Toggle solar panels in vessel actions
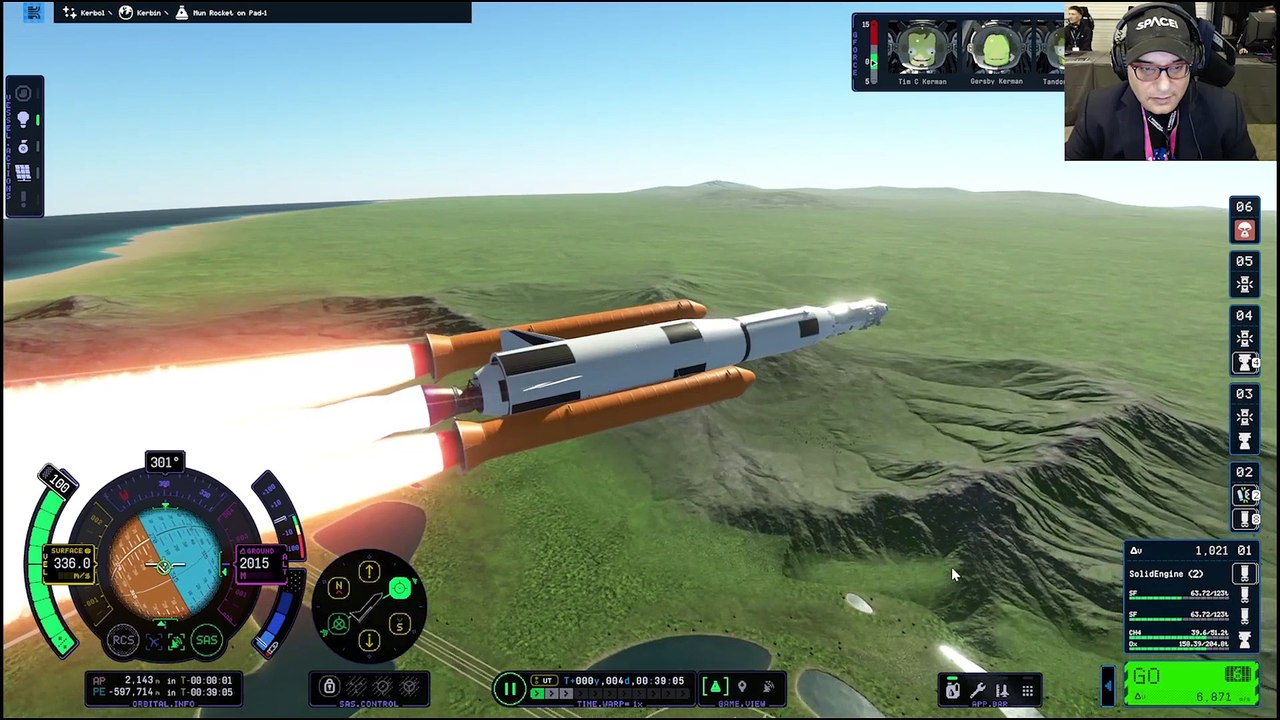Viewport: 1280px width, 720px height. pyautogui.click(x=23, y=173)
